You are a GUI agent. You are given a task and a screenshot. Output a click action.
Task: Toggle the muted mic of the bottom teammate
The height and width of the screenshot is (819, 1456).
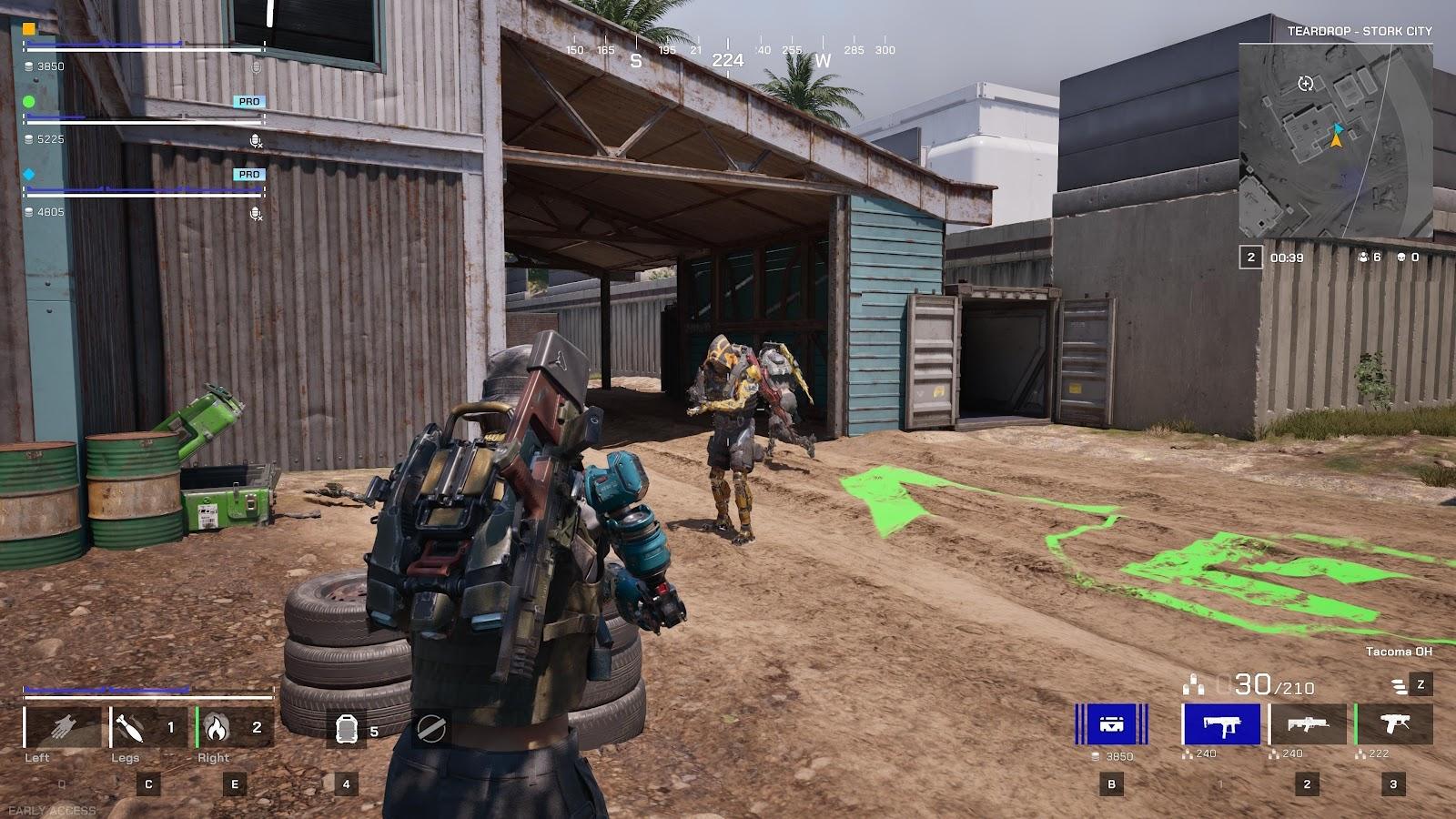[x=254, y=213]
